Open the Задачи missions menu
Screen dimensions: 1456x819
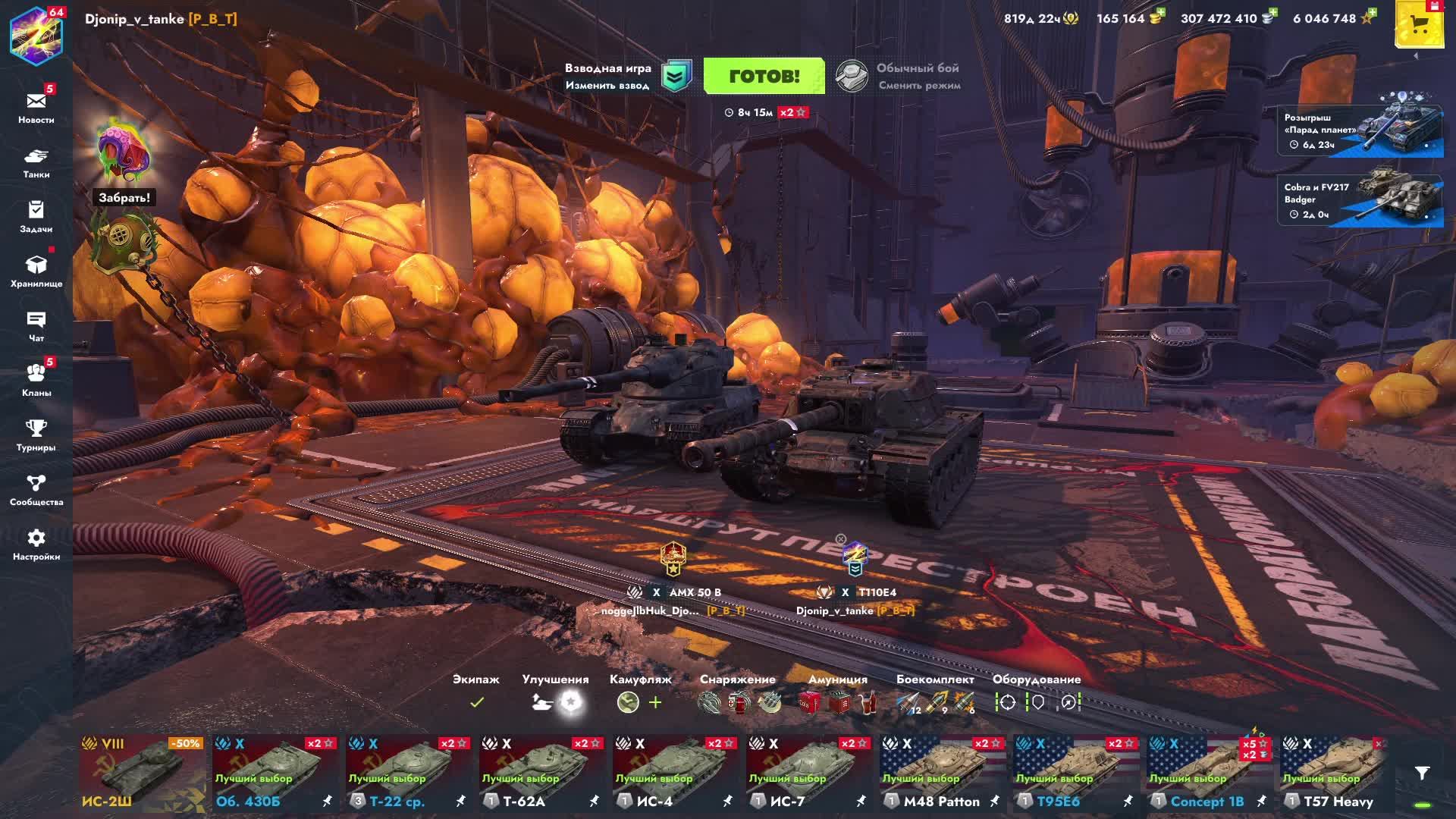[36, 216]
